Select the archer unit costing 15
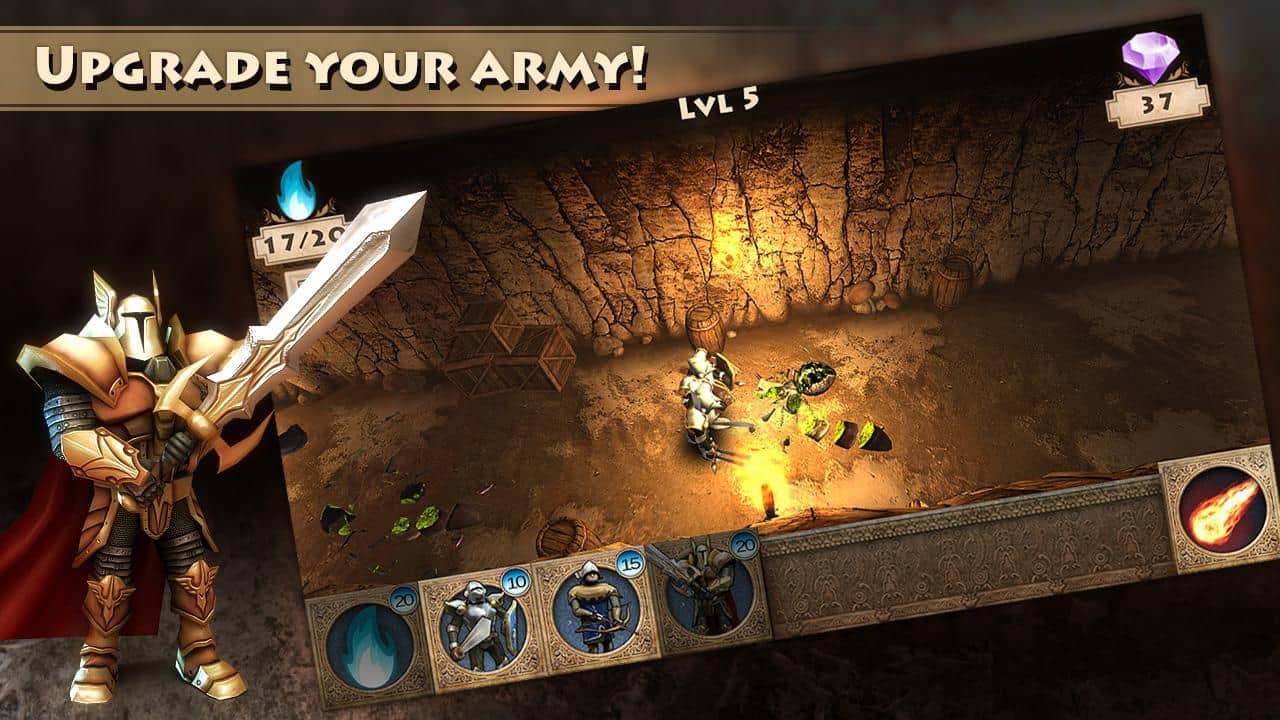Screen dimensions: 1280x720 coord(597,608)
